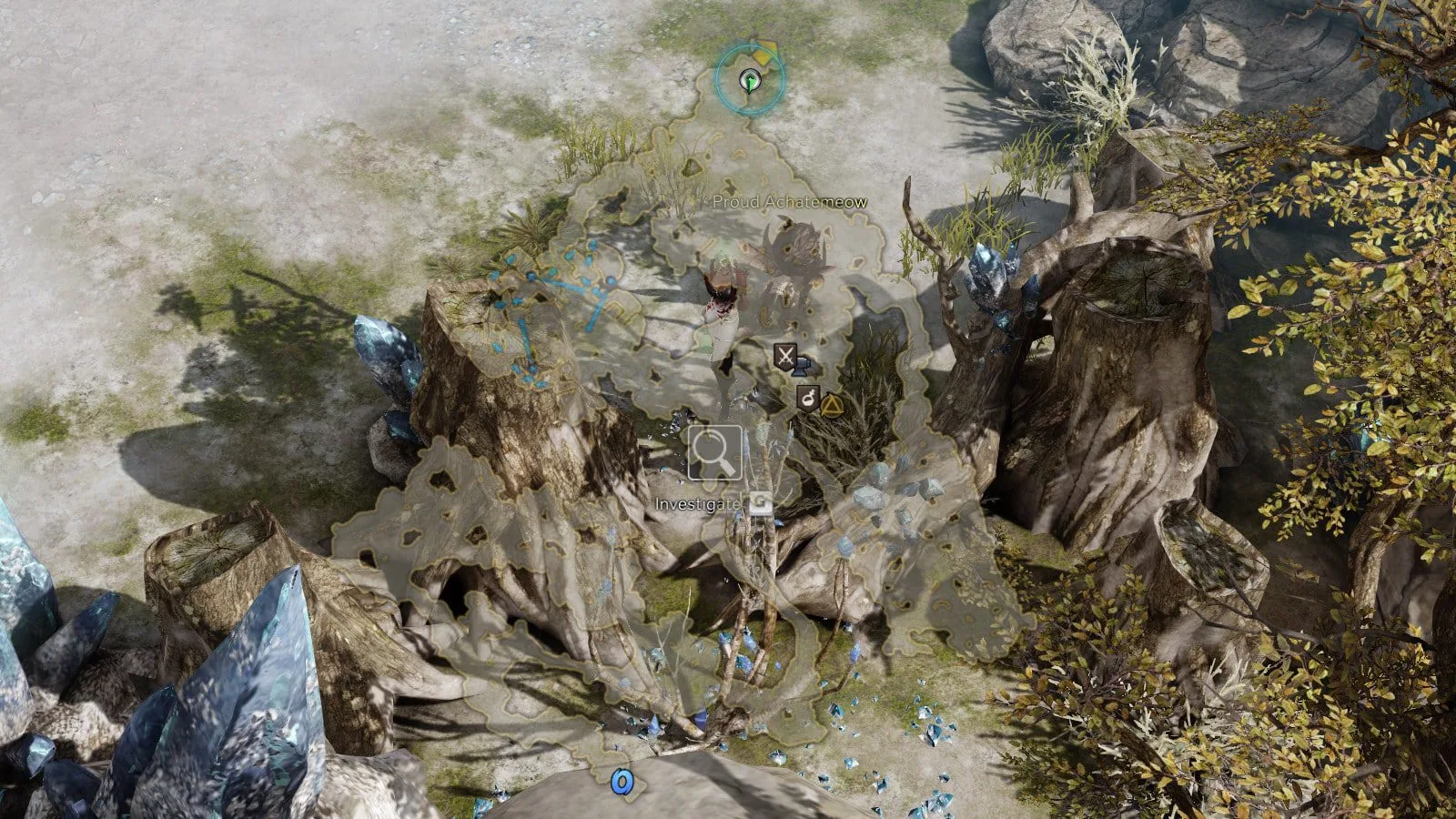This screenshot has height=819, width=1456.
Task: Select the blue portal marker on map
Action: pos(622,780)
